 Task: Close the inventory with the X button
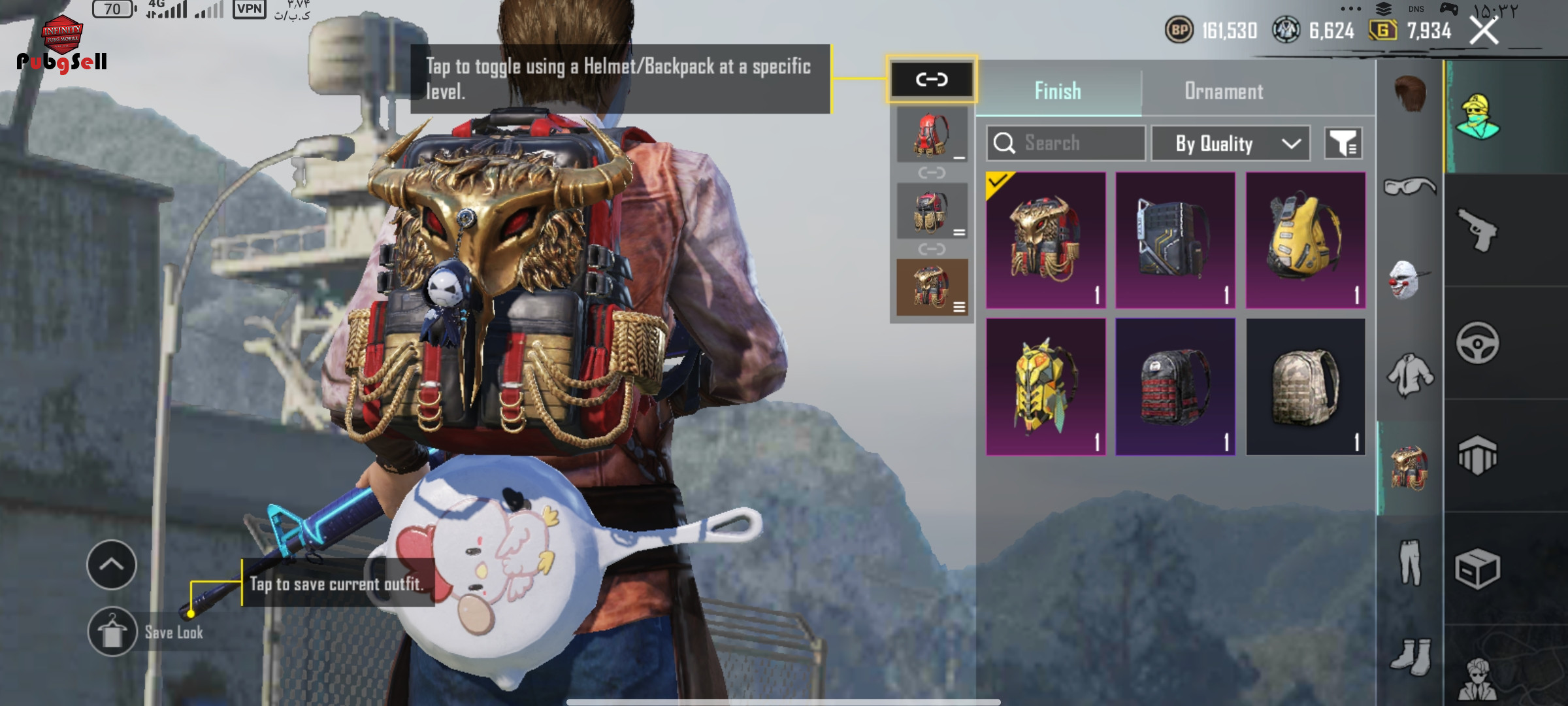click(1483, 31)
